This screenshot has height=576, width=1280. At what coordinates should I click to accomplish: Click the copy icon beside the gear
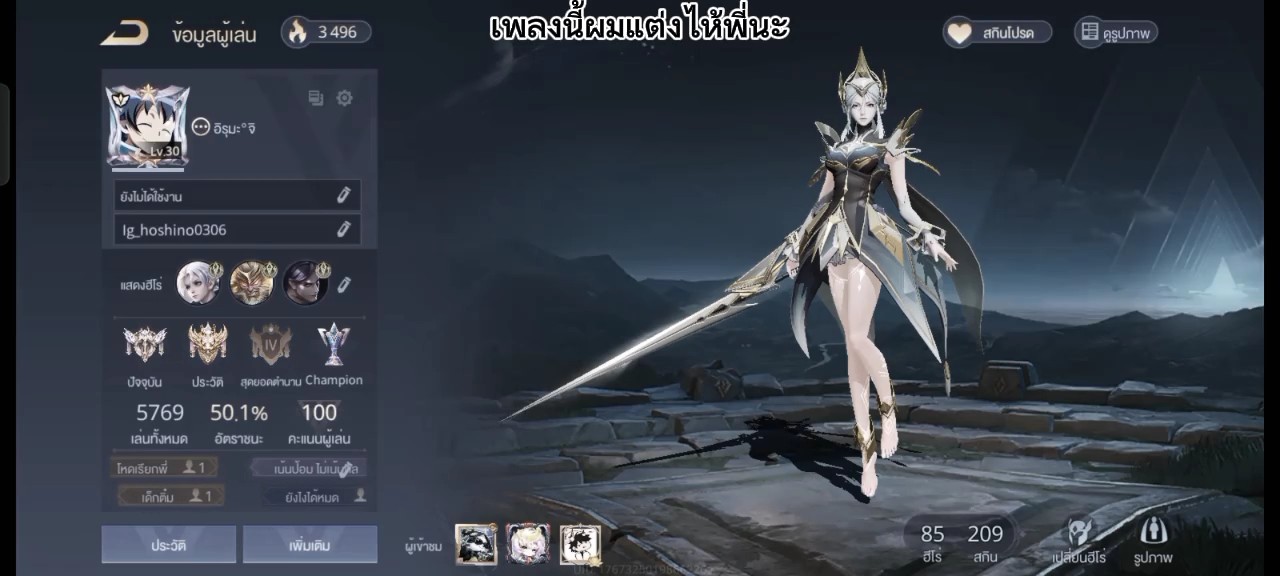[x=316, y=98]
